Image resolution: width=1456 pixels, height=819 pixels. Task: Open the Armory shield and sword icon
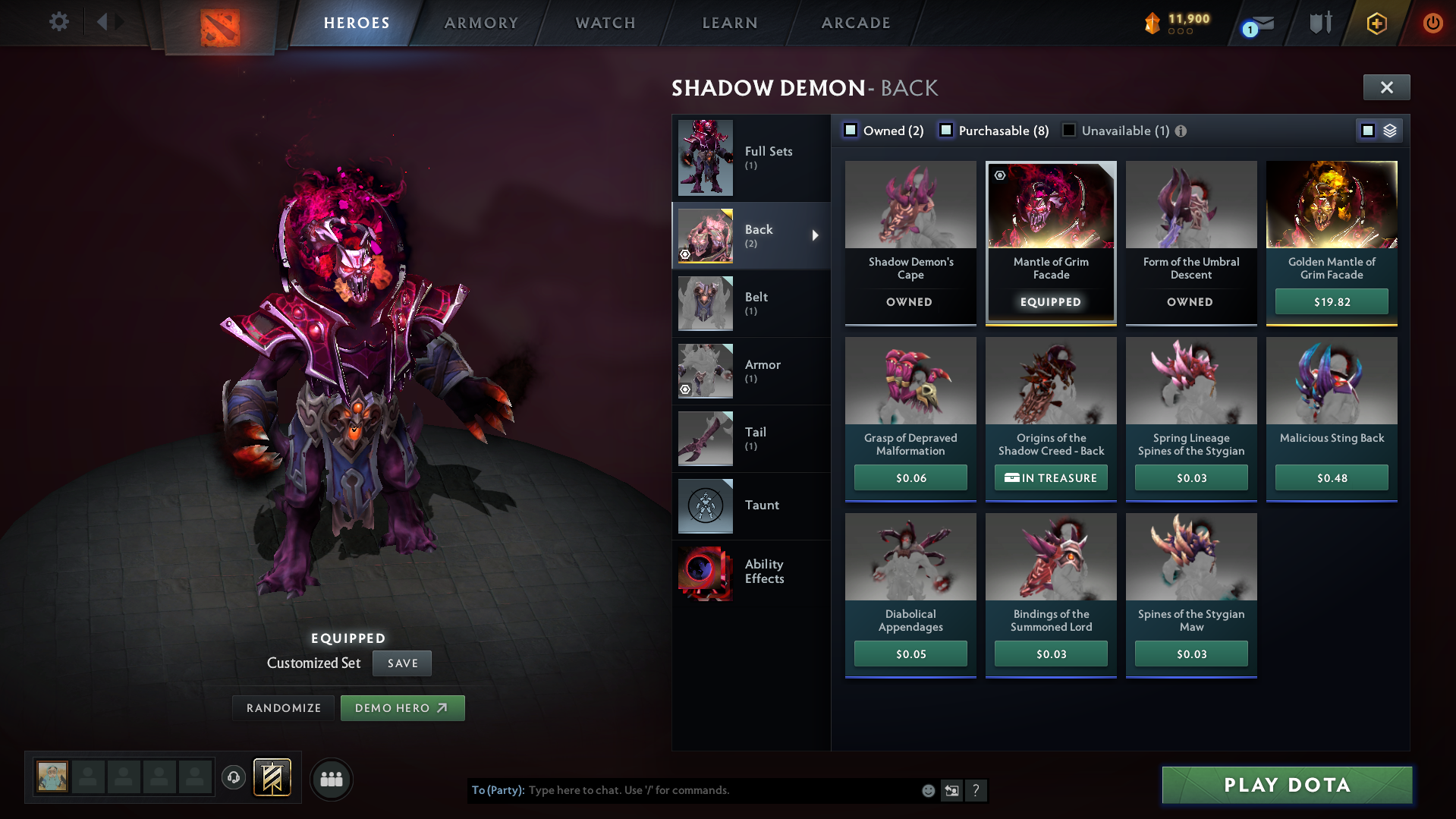coord(1319,23)
